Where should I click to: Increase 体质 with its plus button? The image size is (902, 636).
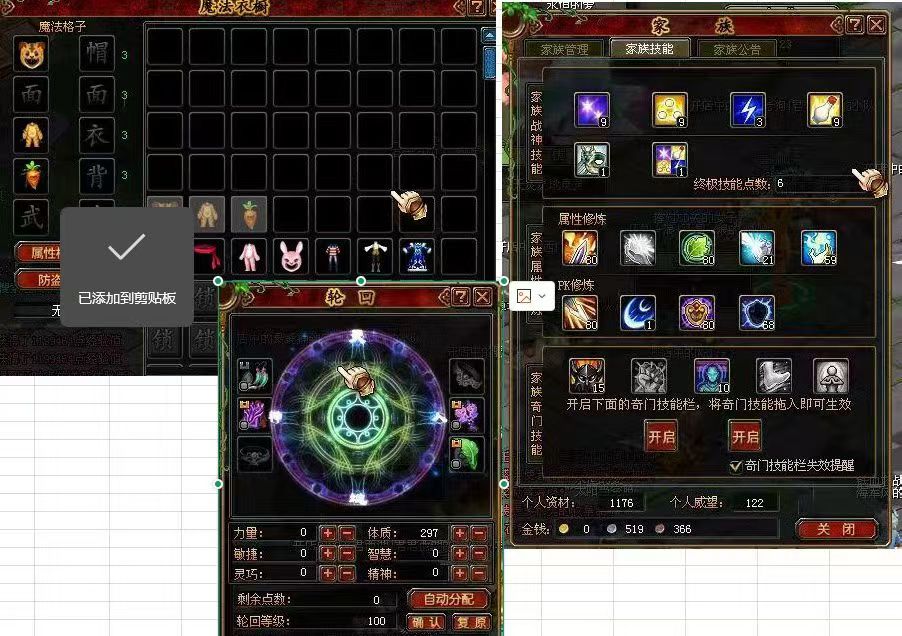[x=459, y=533]
